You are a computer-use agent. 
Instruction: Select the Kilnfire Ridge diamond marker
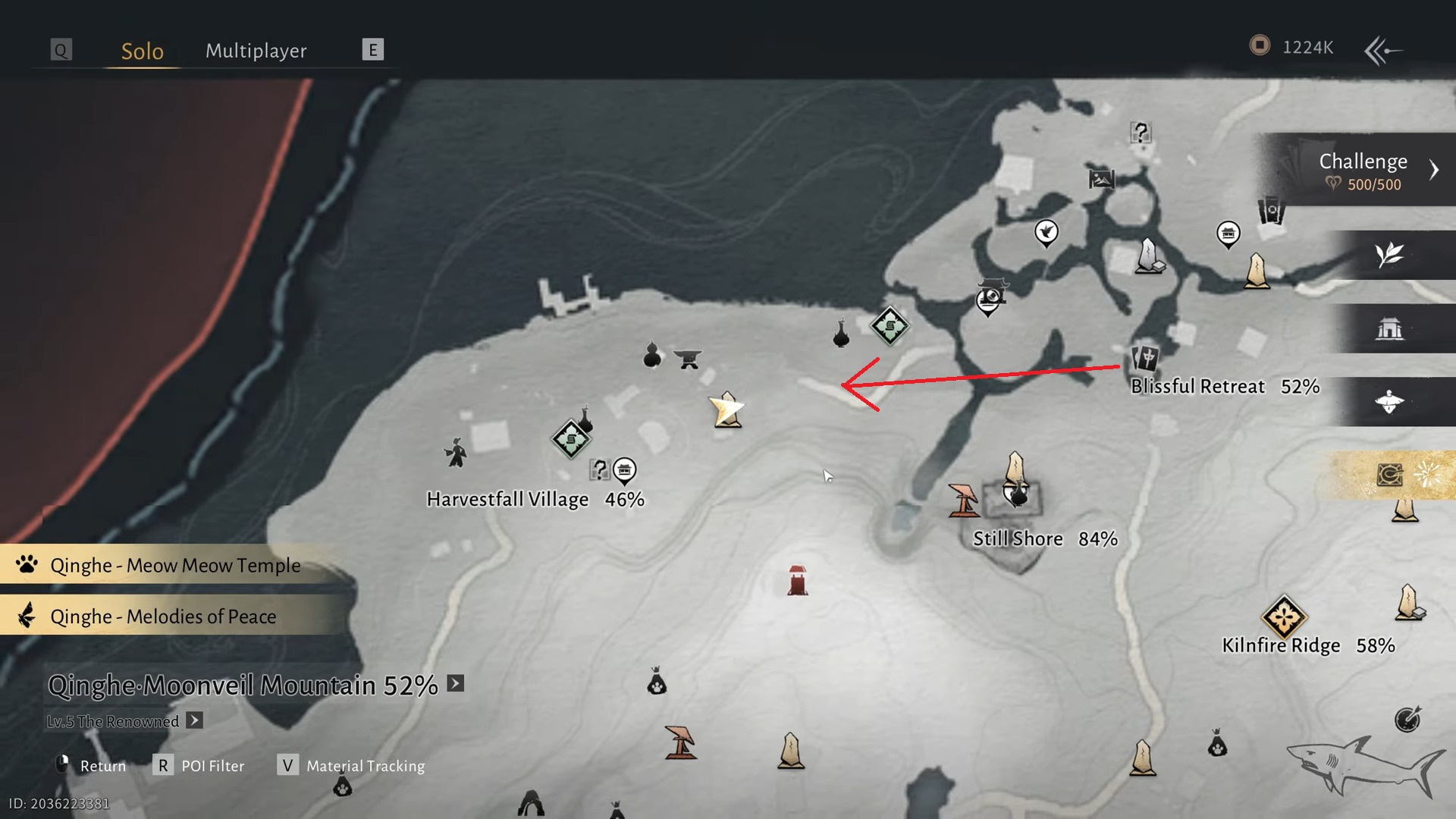click(1283, 616)
